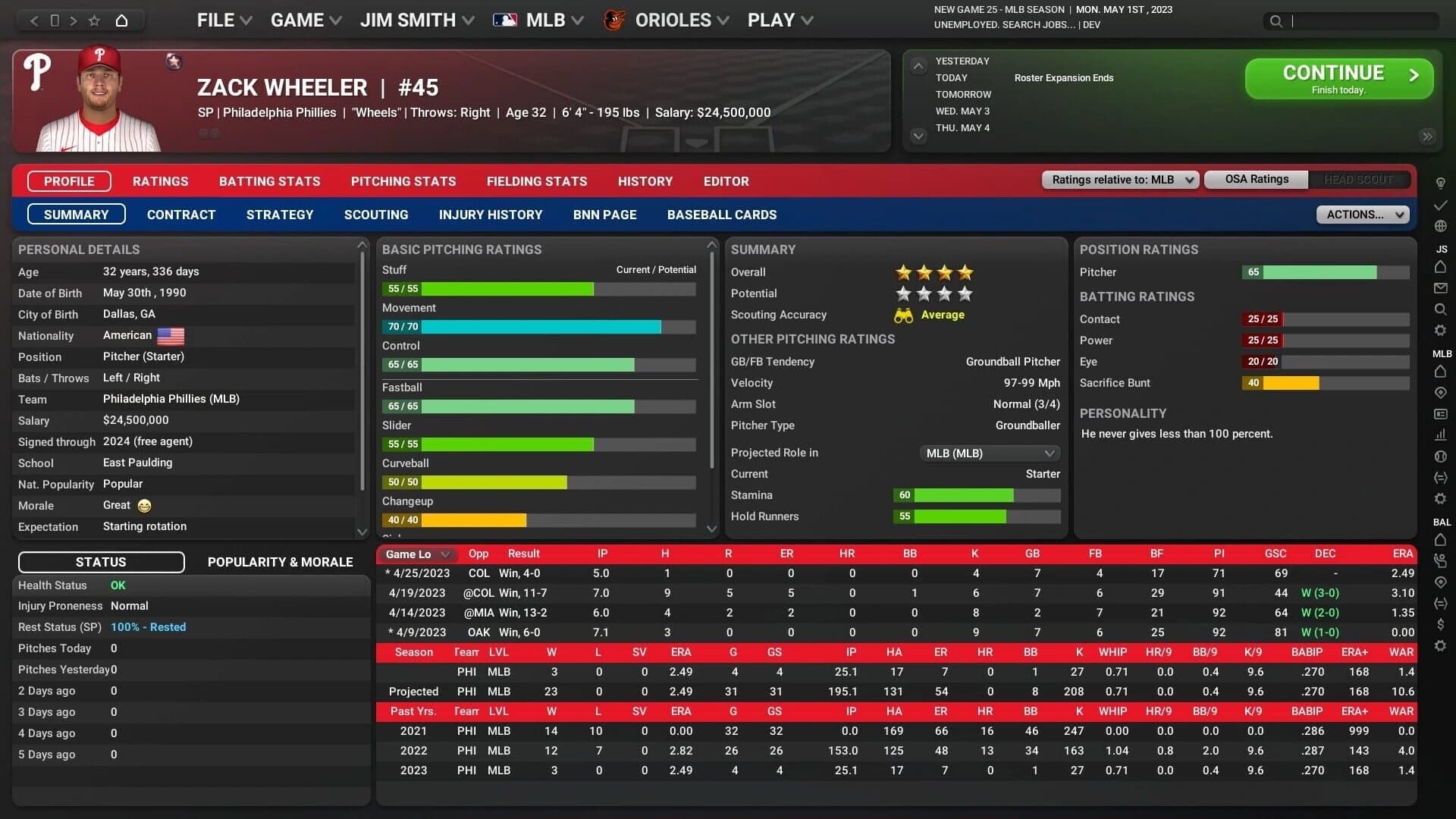
Task: Open the Game Log column dropdown in stats table
Action: [416, 554]
